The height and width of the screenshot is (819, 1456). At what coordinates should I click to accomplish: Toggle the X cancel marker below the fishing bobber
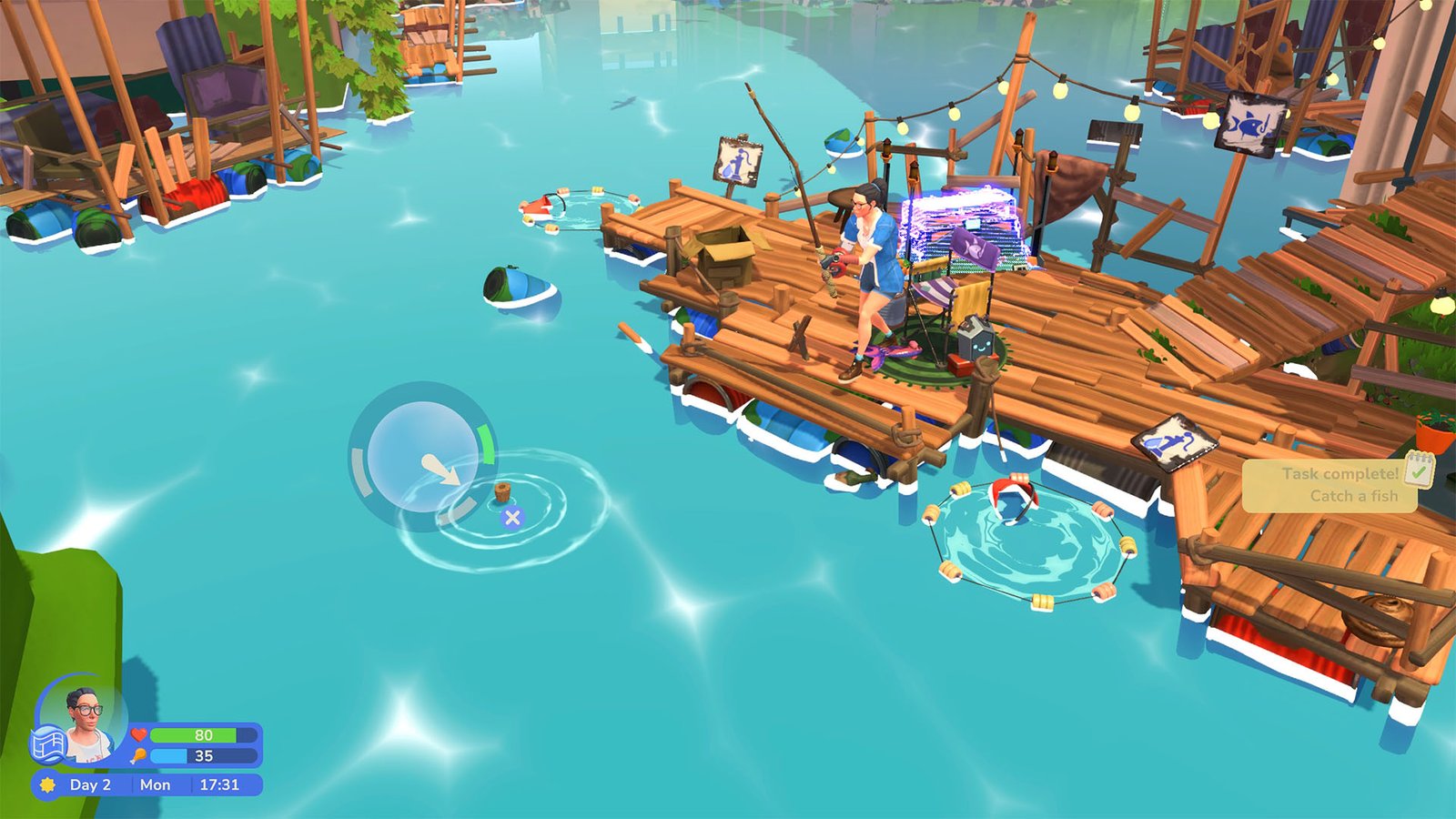tap(511, 519)
